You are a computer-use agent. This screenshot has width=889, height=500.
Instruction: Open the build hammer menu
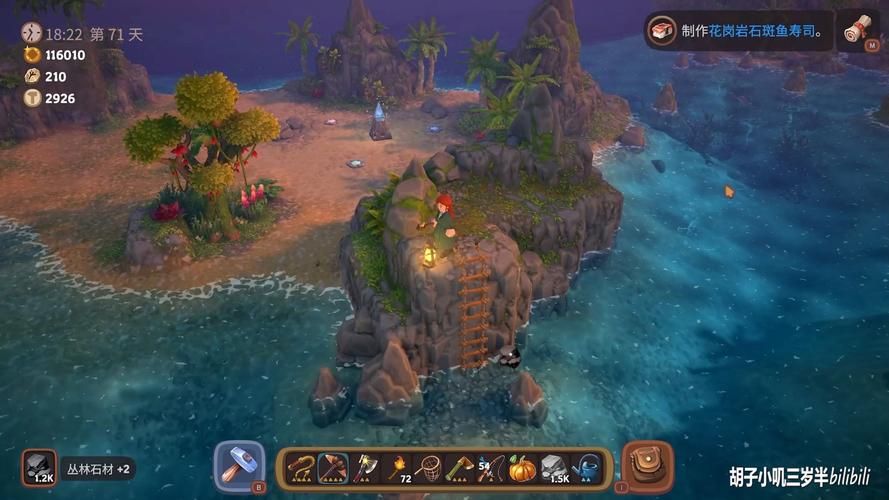point(240,466)
